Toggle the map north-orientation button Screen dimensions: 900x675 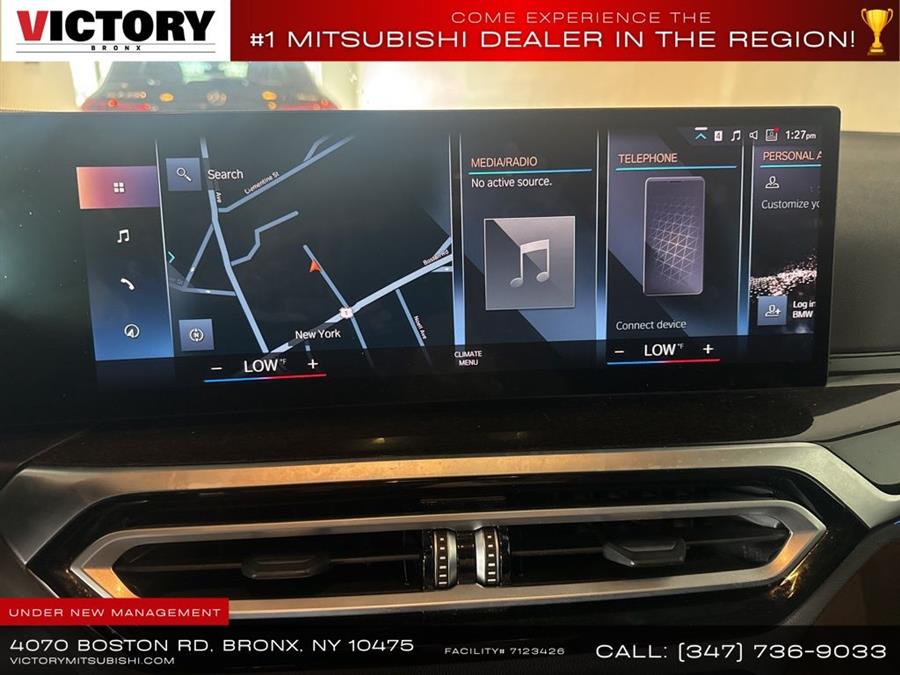196,334
